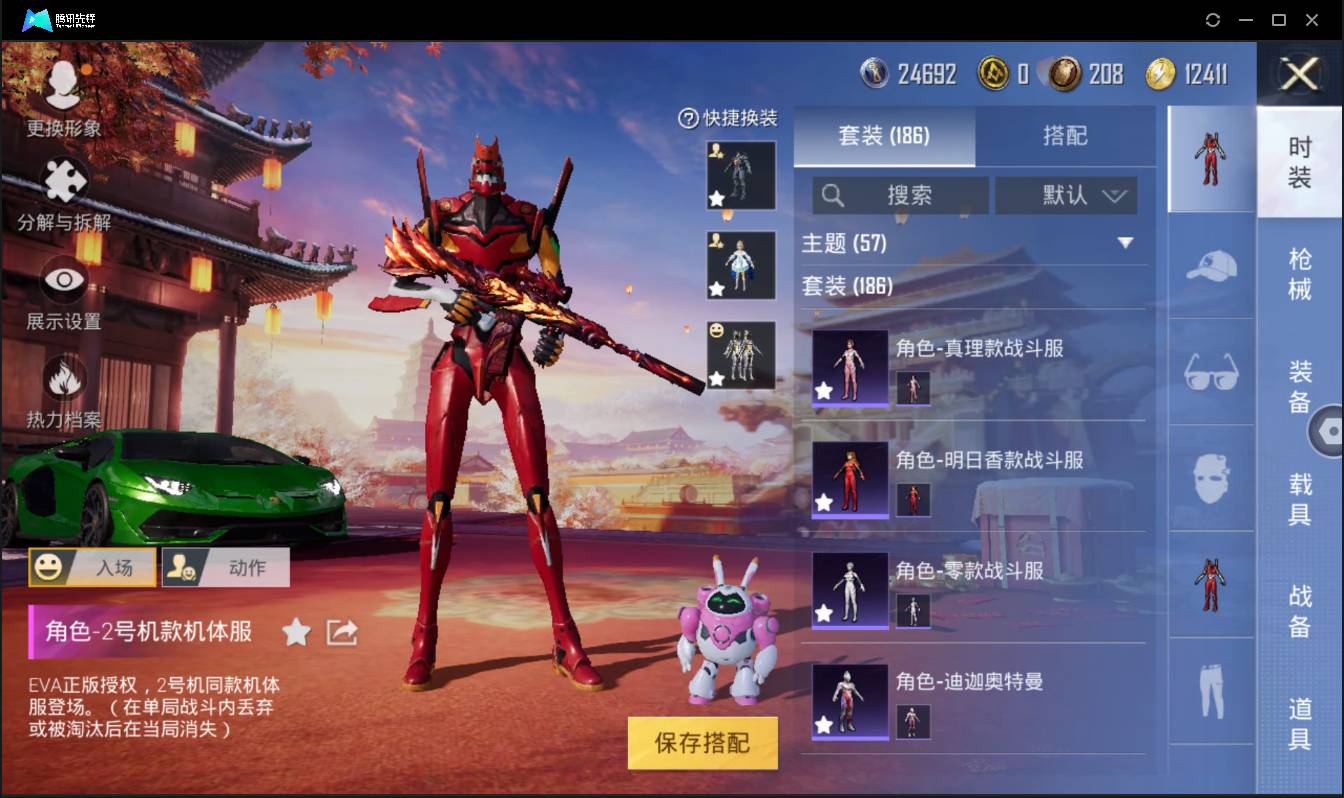Select the glasses category icon
The image size is (1344, 798).
tap(1211, 373)
